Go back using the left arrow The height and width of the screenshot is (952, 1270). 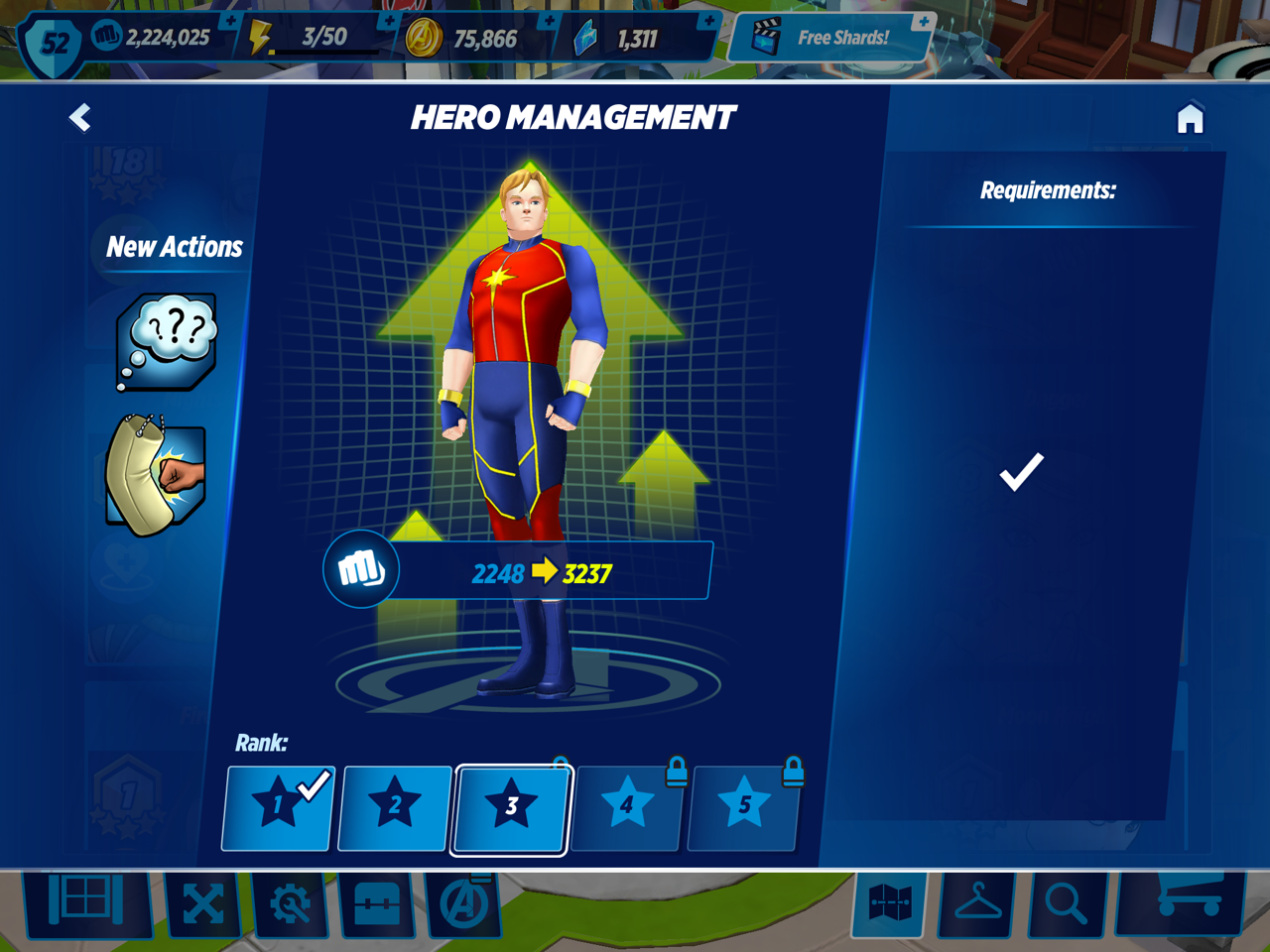click(x=80, y=118)
